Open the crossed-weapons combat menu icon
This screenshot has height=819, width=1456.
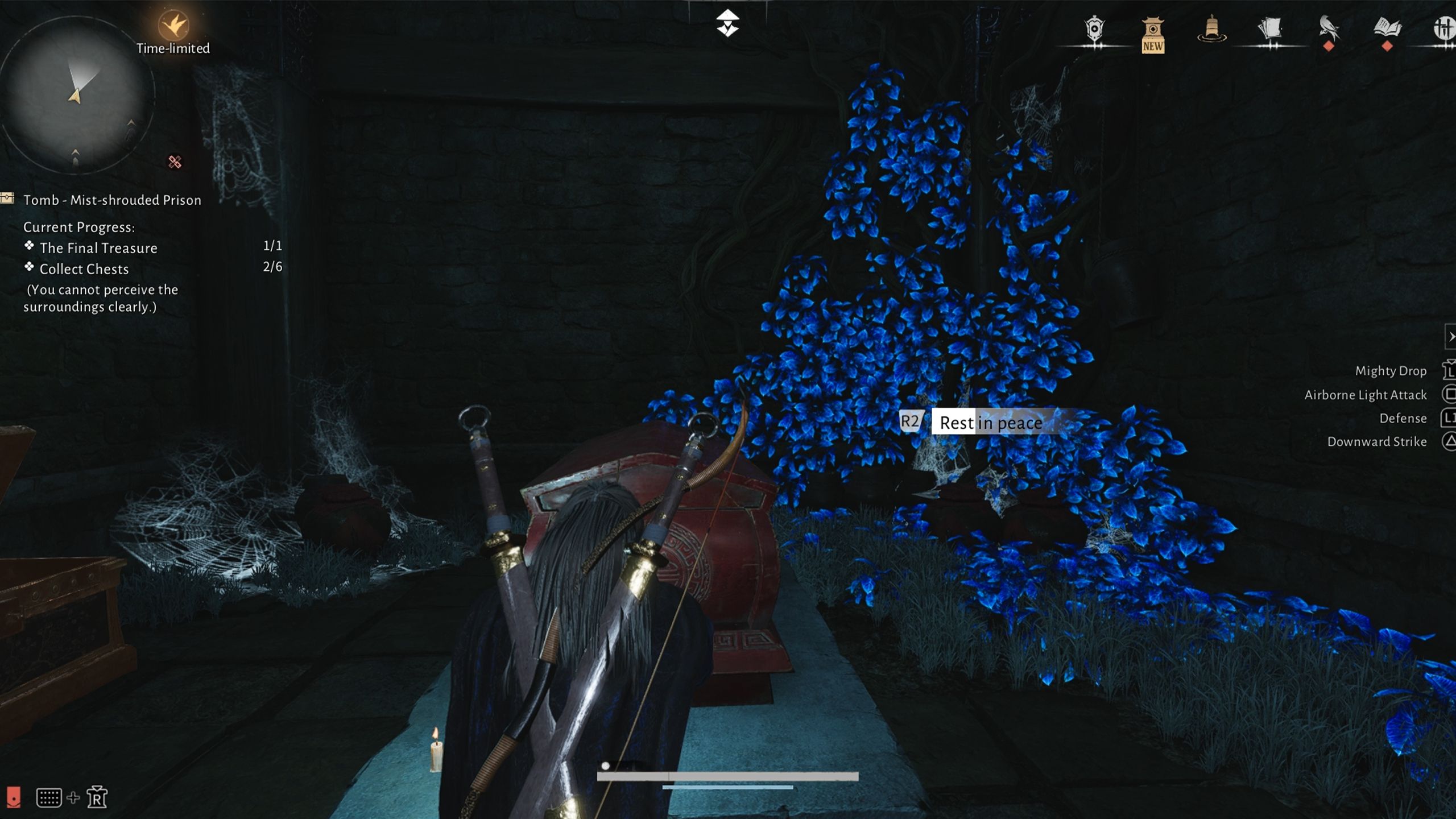pos(1445,28)
